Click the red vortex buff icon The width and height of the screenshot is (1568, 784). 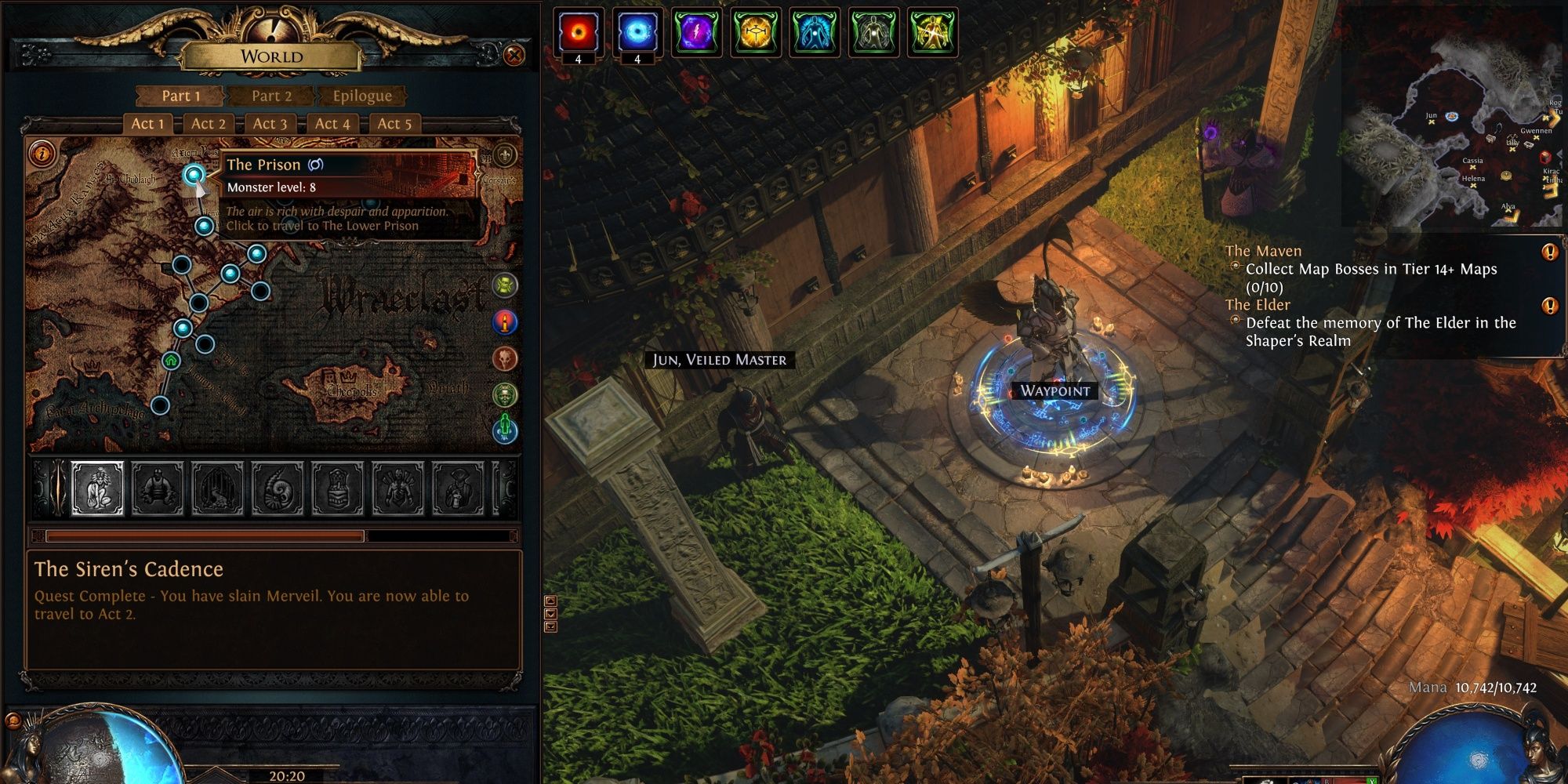point(579,33)
